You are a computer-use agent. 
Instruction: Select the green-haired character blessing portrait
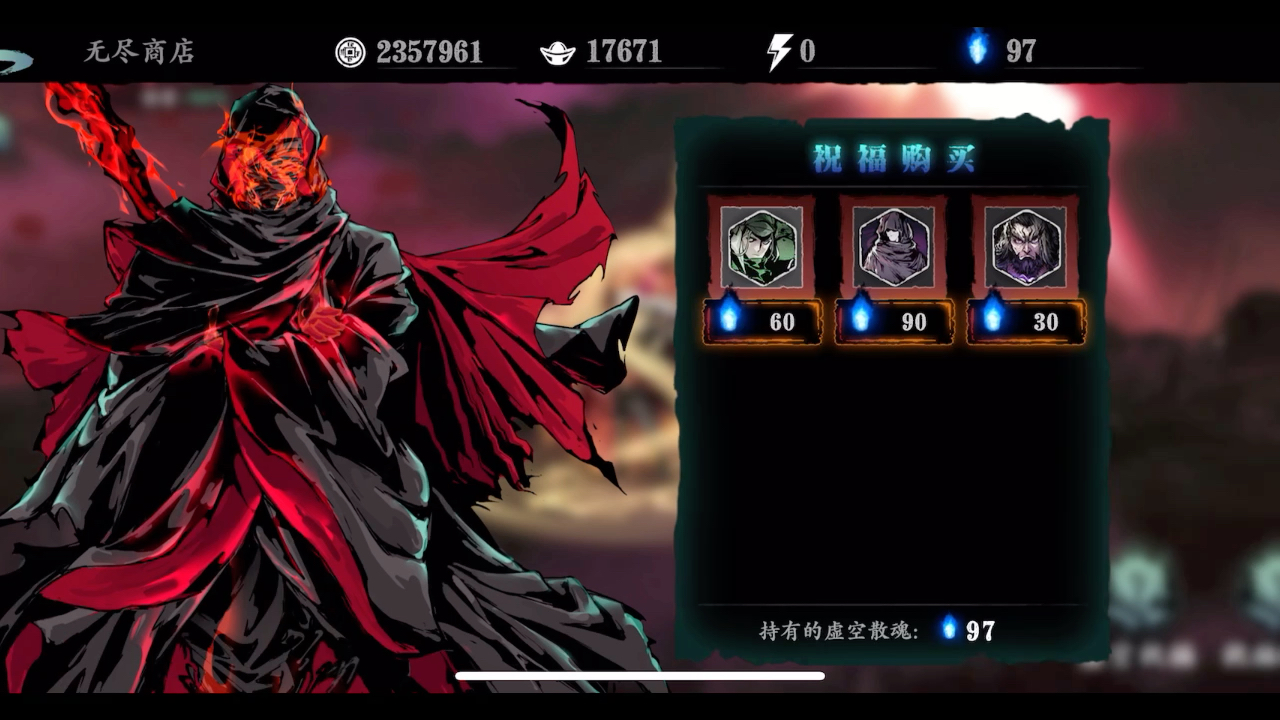[x=763, y=248]
